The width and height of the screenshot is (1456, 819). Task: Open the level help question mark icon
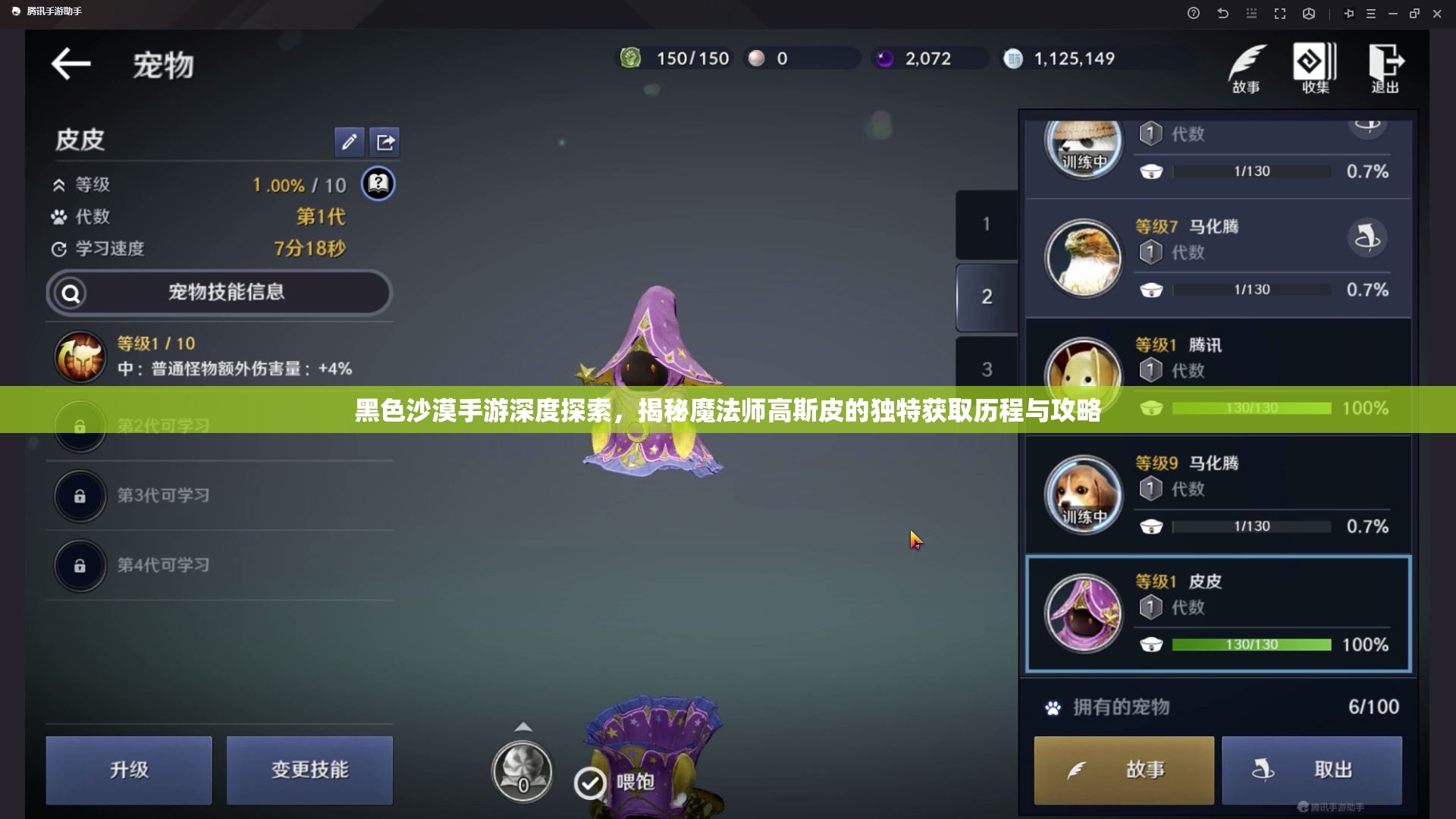tap(379, 184)
